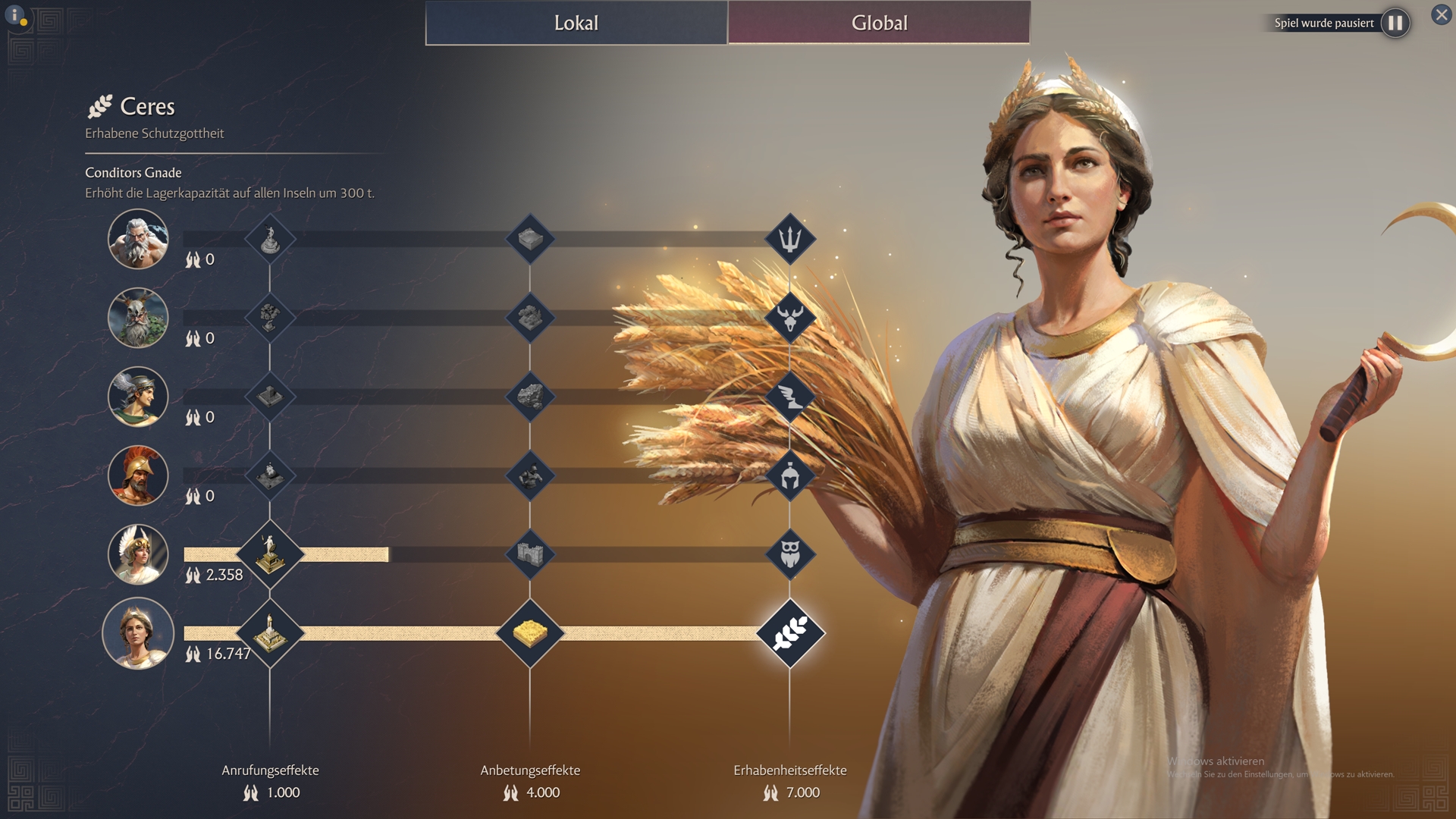1456x819 pixels.
Task: Toggle the game pause button
Action: click(x=1395, y=23)
